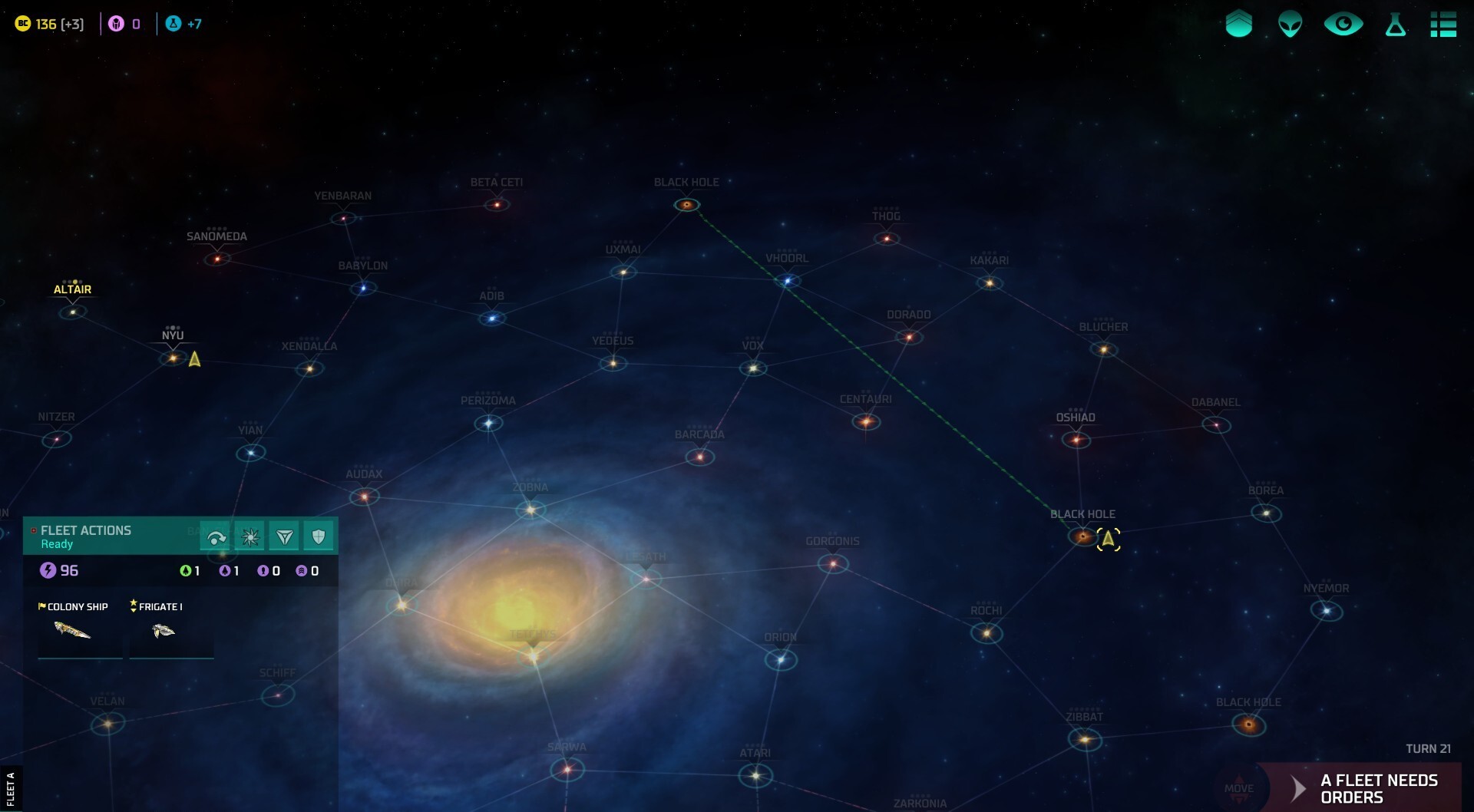Open the espionage eye icon
The width and height of the screenshot is (1474, 812).
point(1342,24)
